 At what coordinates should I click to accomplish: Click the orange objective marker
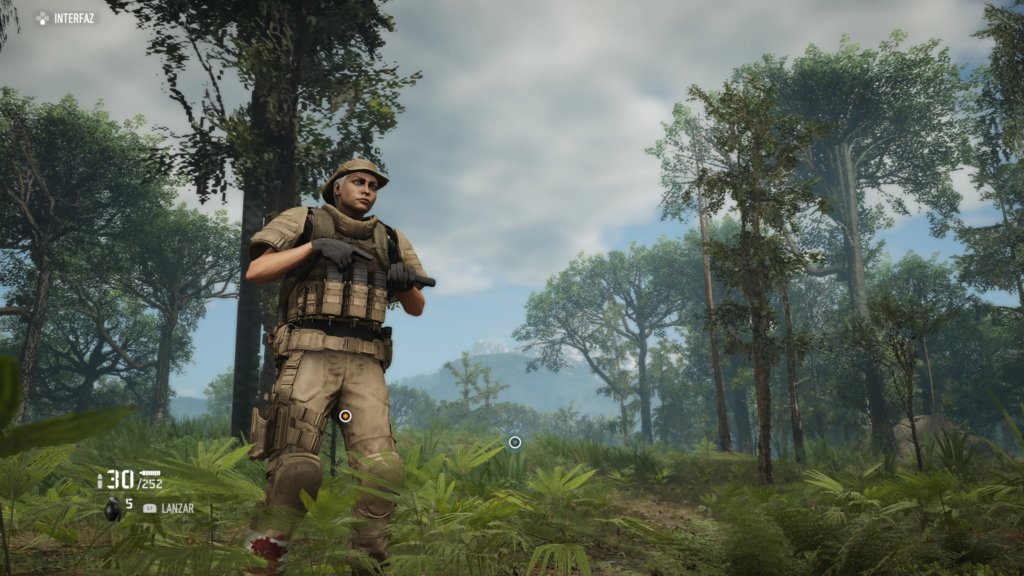pos(345,415)
